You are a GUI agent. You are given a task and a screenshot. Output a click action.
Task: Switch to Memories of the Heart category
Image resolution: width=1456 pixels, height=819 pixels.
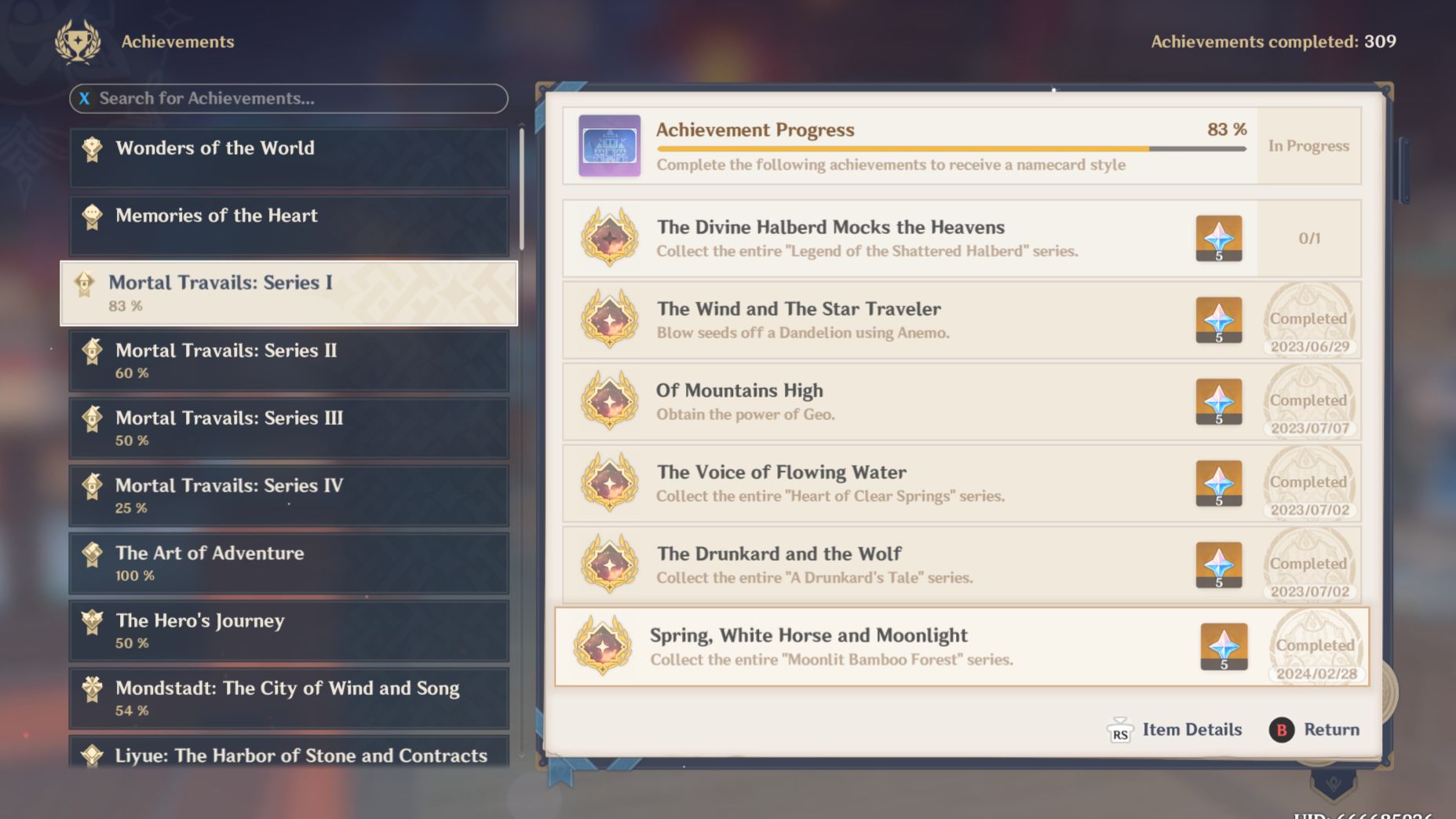tap(289, 225)
